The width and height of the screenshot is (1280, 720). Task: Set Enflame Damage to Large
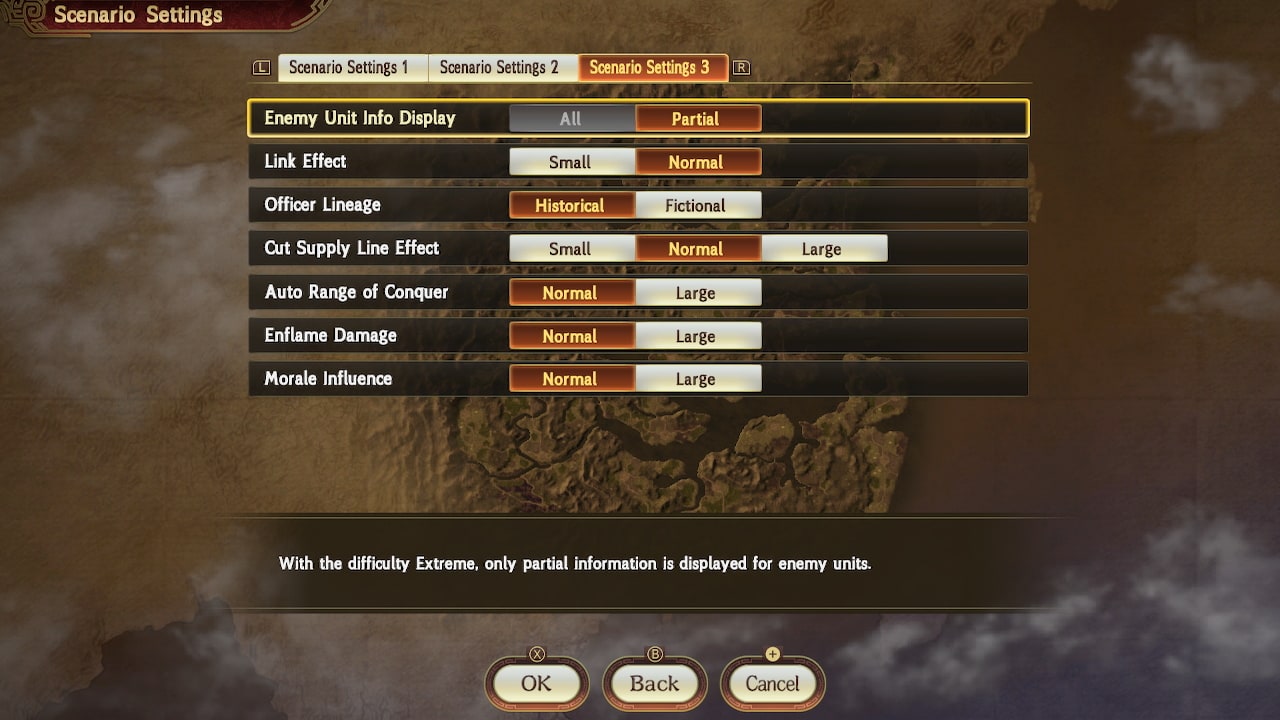(x=698, y=335)
